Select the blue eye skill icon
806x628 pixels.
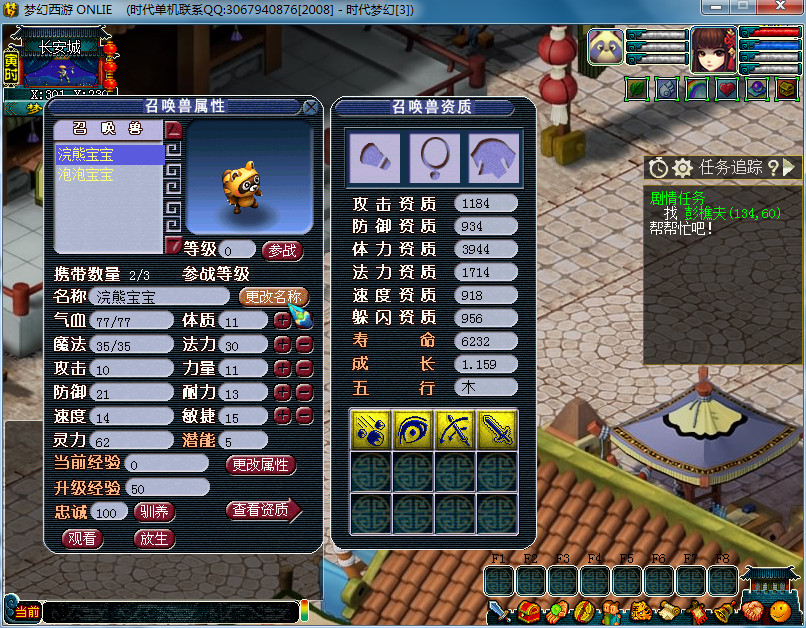coord(412,428)
